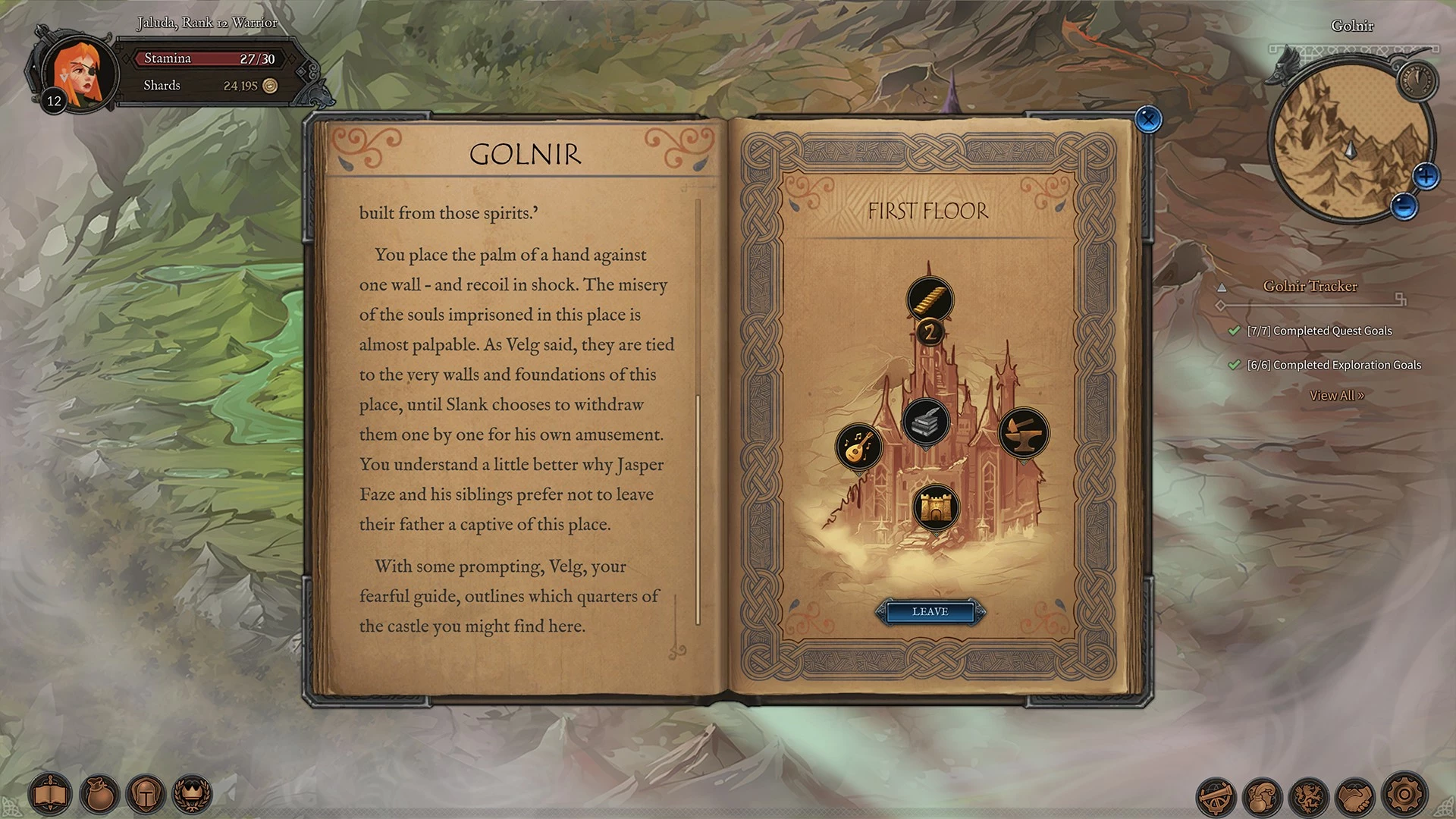Close the Golnir book with the X button
Viewport: 1456px width, 819px height.
(x=1148, y=119)
